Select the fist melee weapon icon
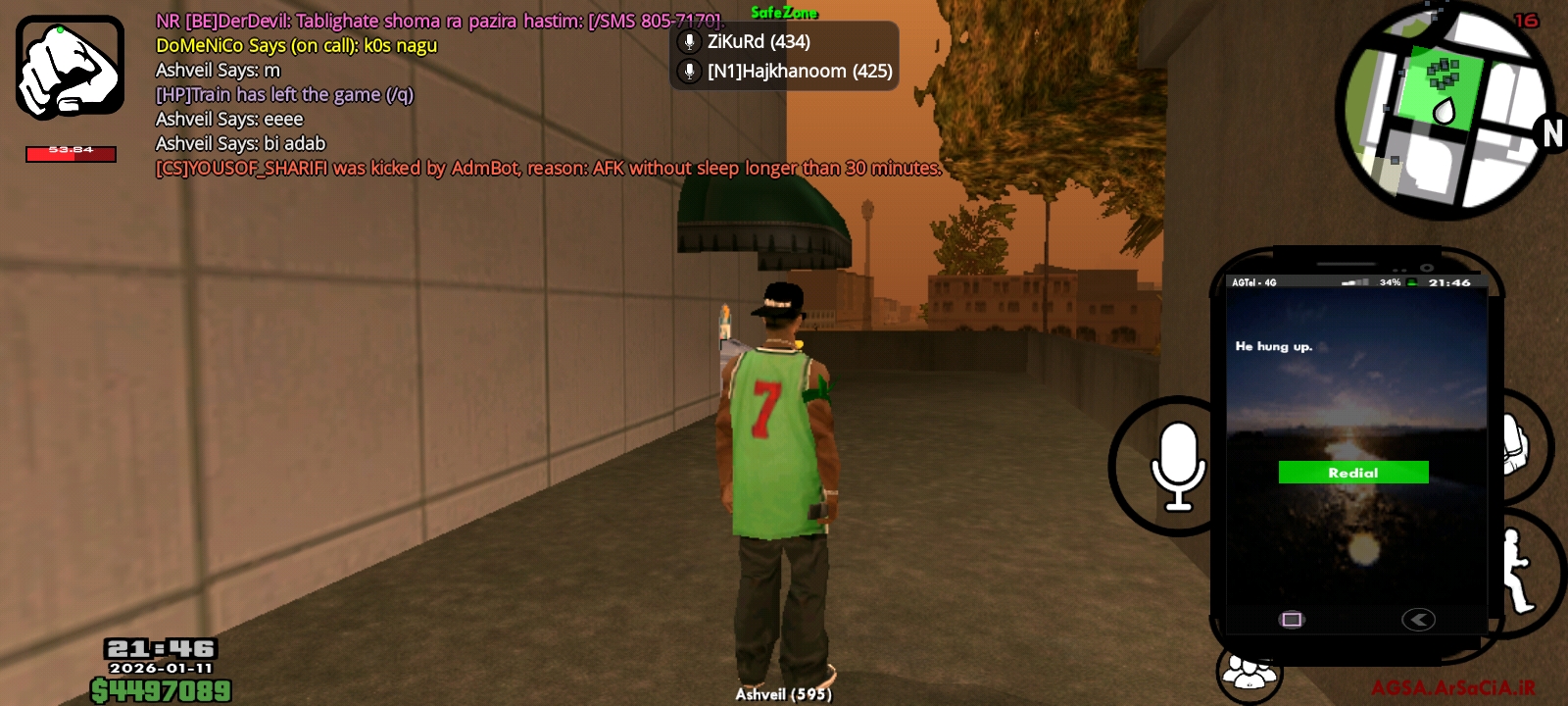Viewport: 1568px width, 706px height. [x=69, y=67]
